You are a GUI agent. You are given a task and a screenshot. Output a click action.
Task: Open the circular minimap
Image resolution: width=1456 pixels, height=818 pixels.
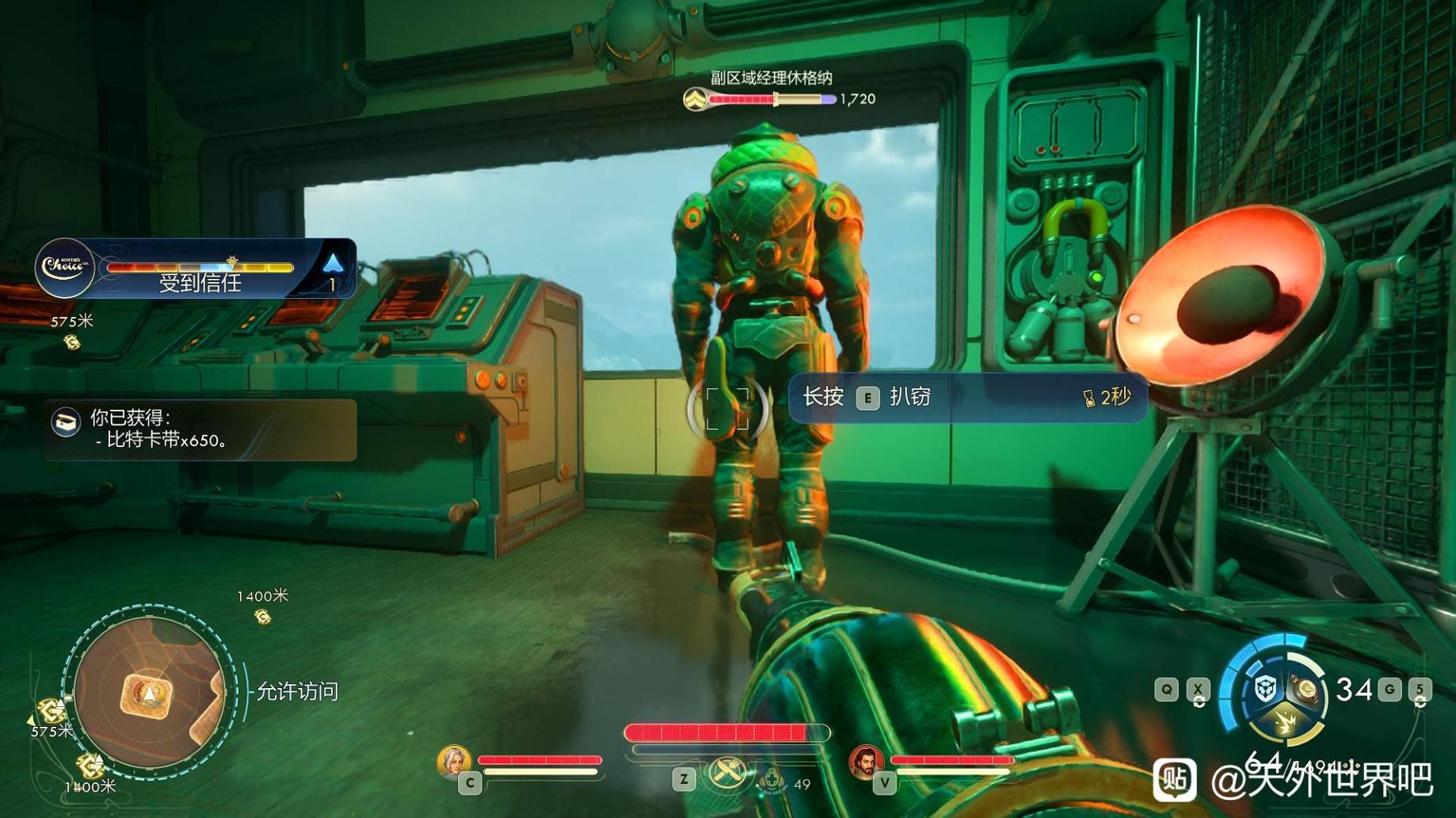click(149, 692)
